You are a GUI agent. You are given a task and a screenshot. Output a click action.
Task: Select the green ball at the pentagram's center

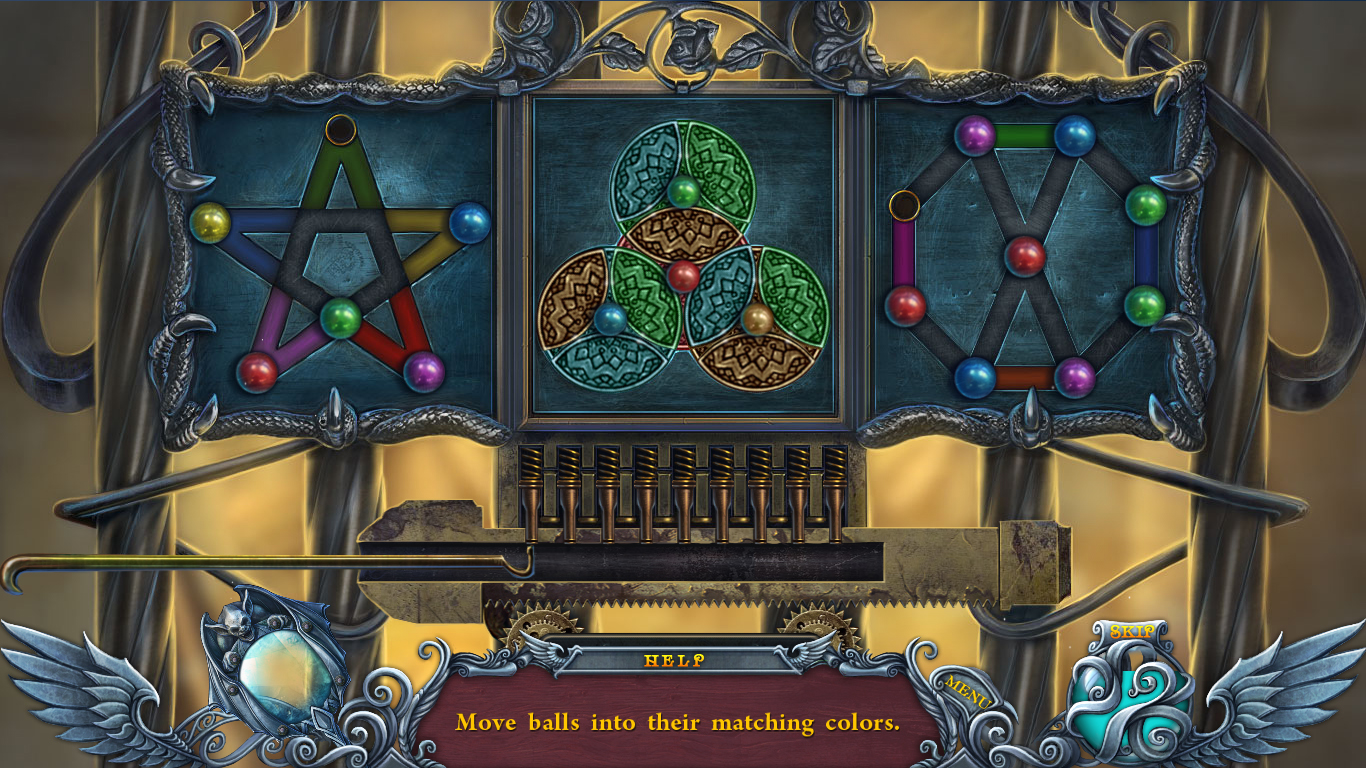click(340, 320)
